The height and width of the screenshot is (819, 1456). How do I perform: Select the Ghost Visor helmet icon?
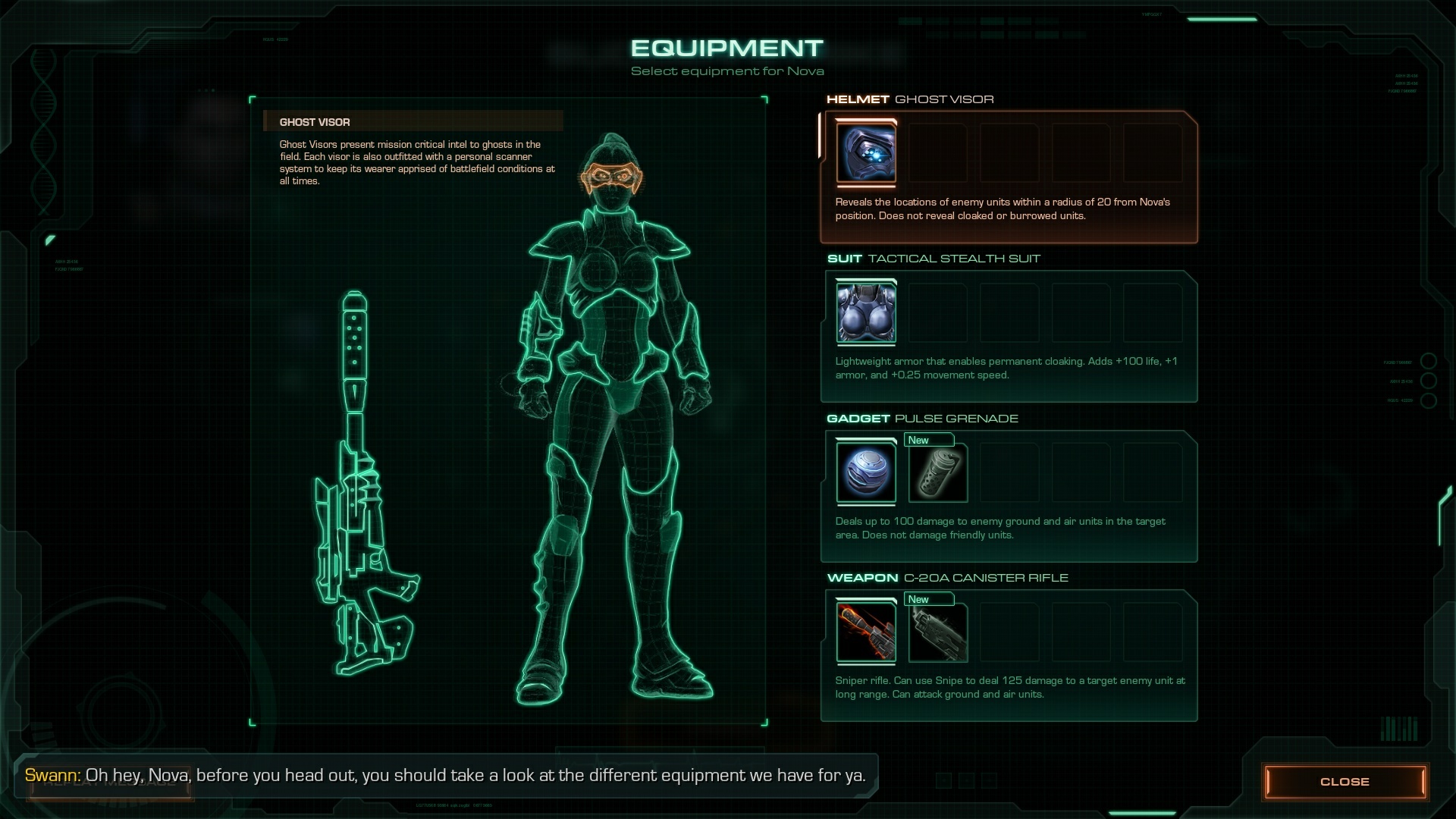[x=865, y=153]
